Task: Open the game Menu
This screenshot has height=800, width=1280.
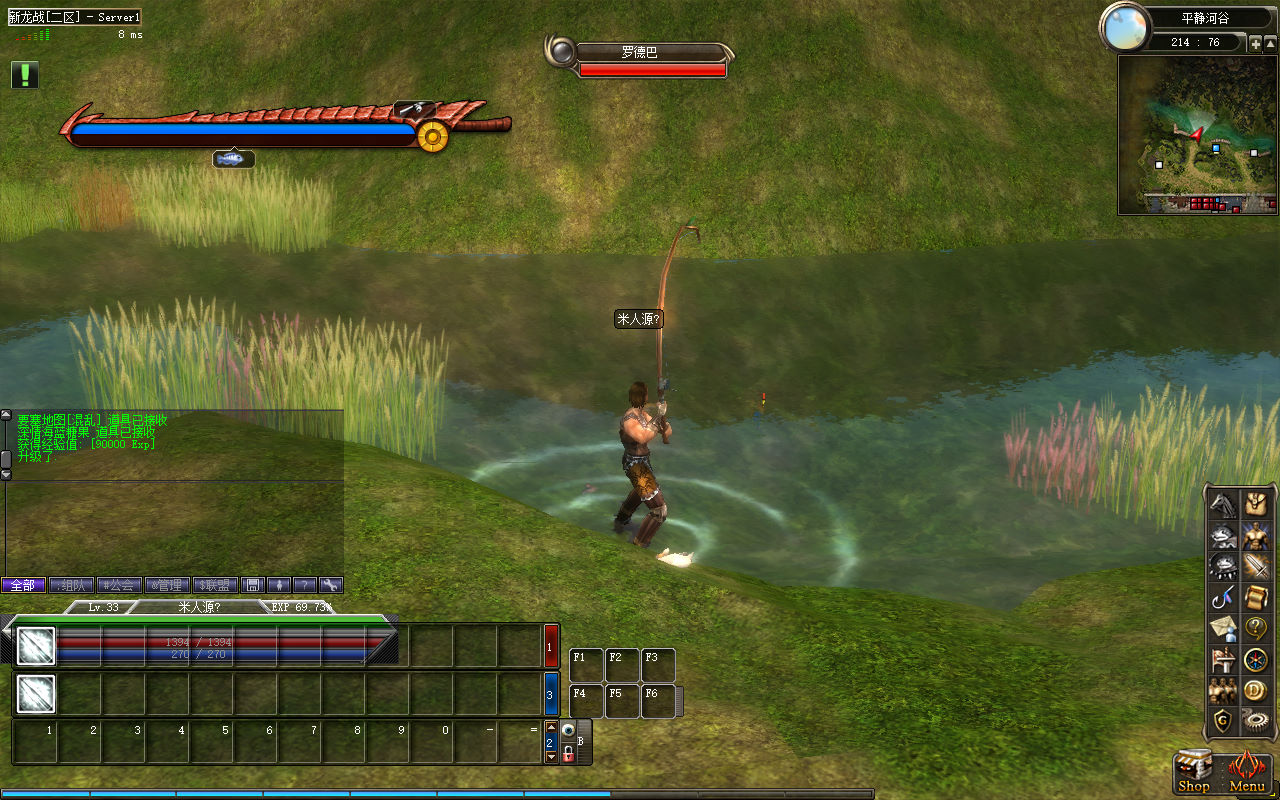Action: [x=1247, y=772]
